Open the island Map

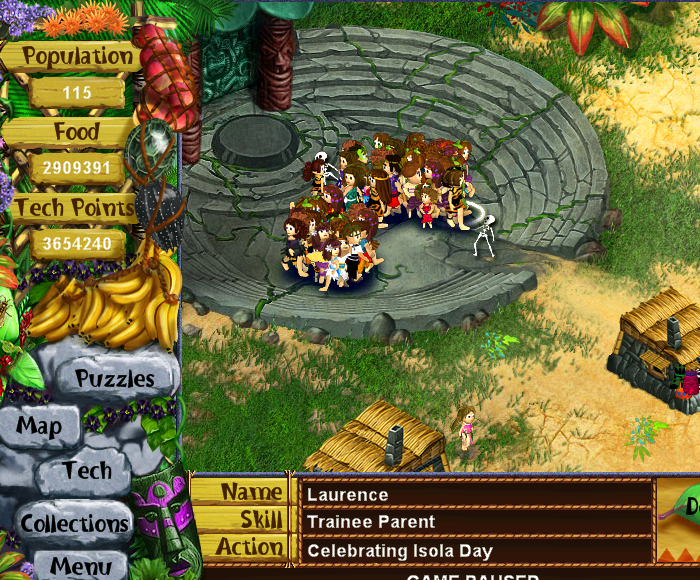click(x=39, y=427)
